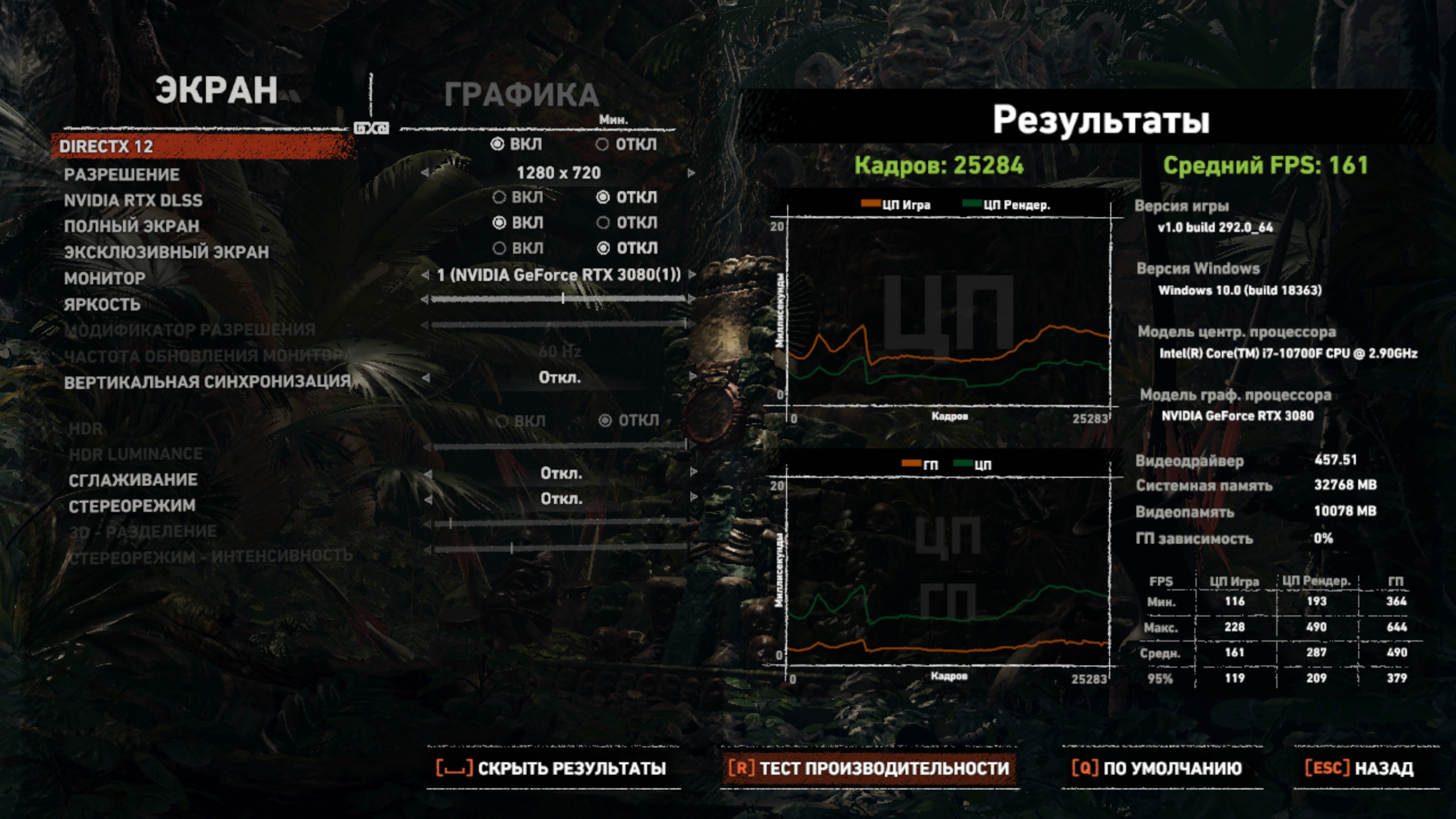Change vertical sync with right arrow
This screenshot has height=819, width=1456.
pyautogui.click(x=693, y=377)
